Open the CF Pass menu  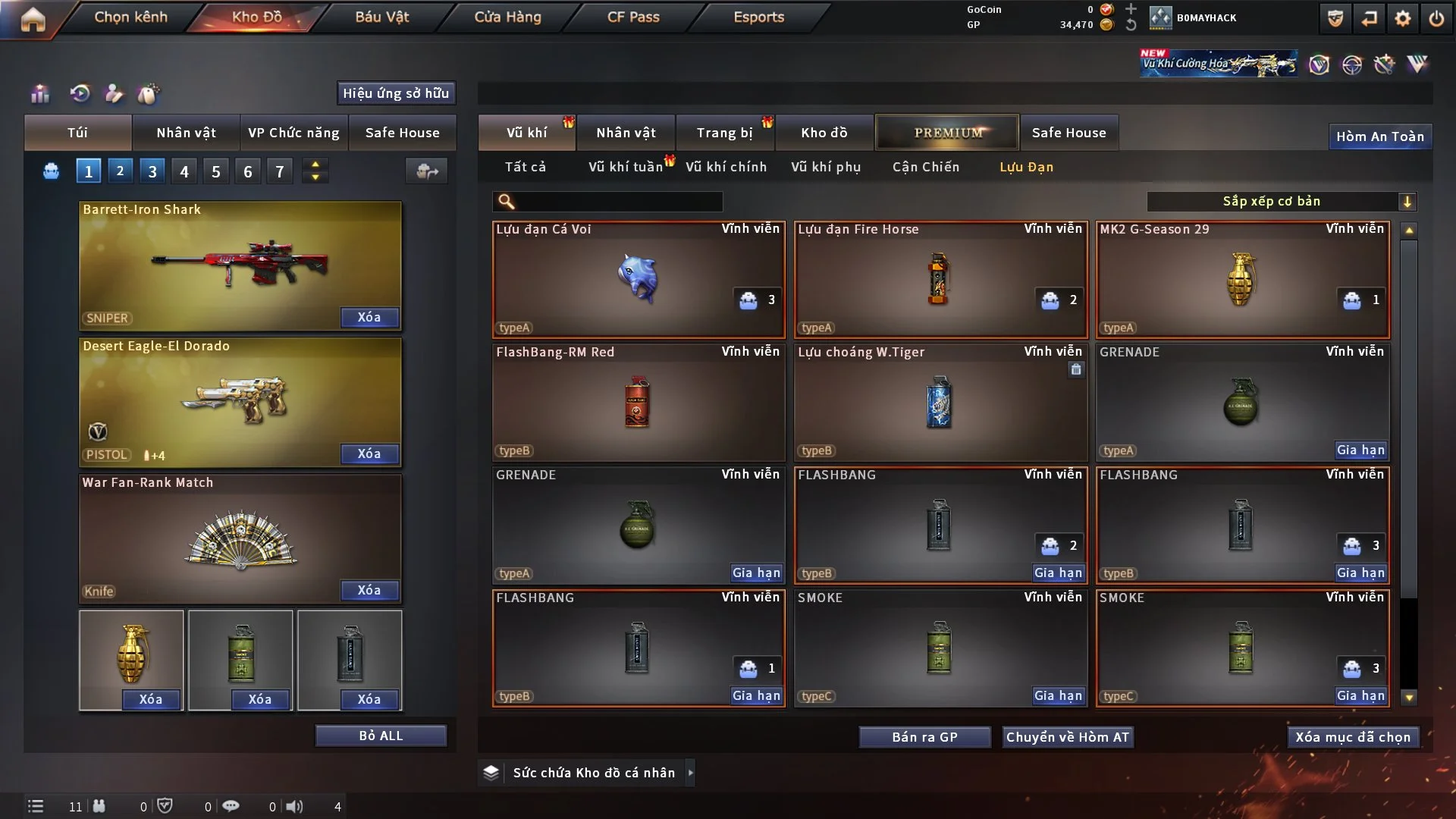(633, 17)
